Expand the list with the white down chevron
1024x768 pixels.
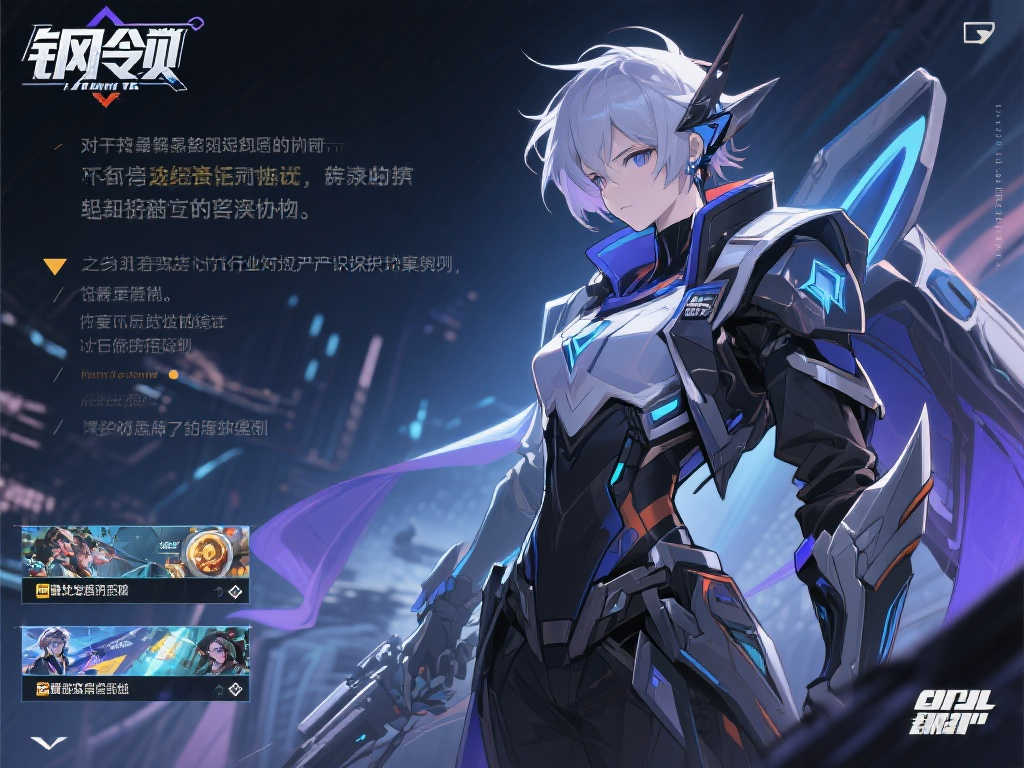tap(47, 742)
